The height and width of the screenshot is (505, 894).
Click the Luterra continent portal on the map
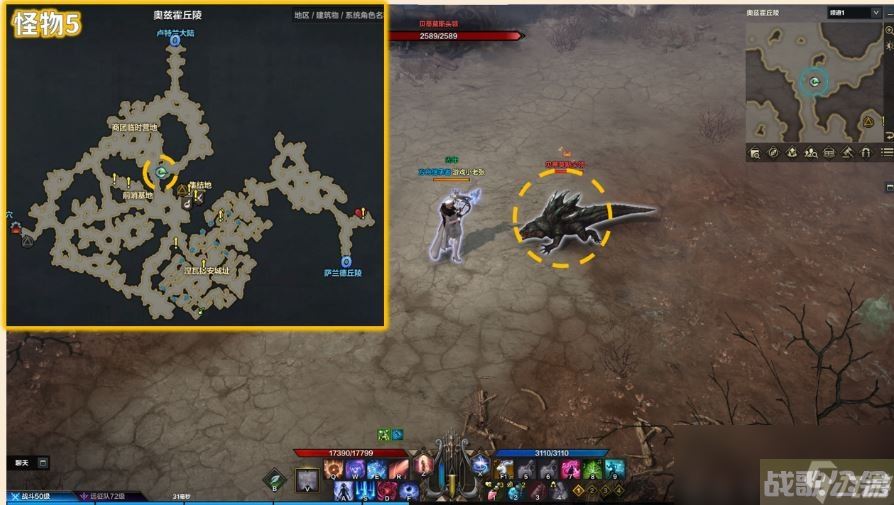174,43
